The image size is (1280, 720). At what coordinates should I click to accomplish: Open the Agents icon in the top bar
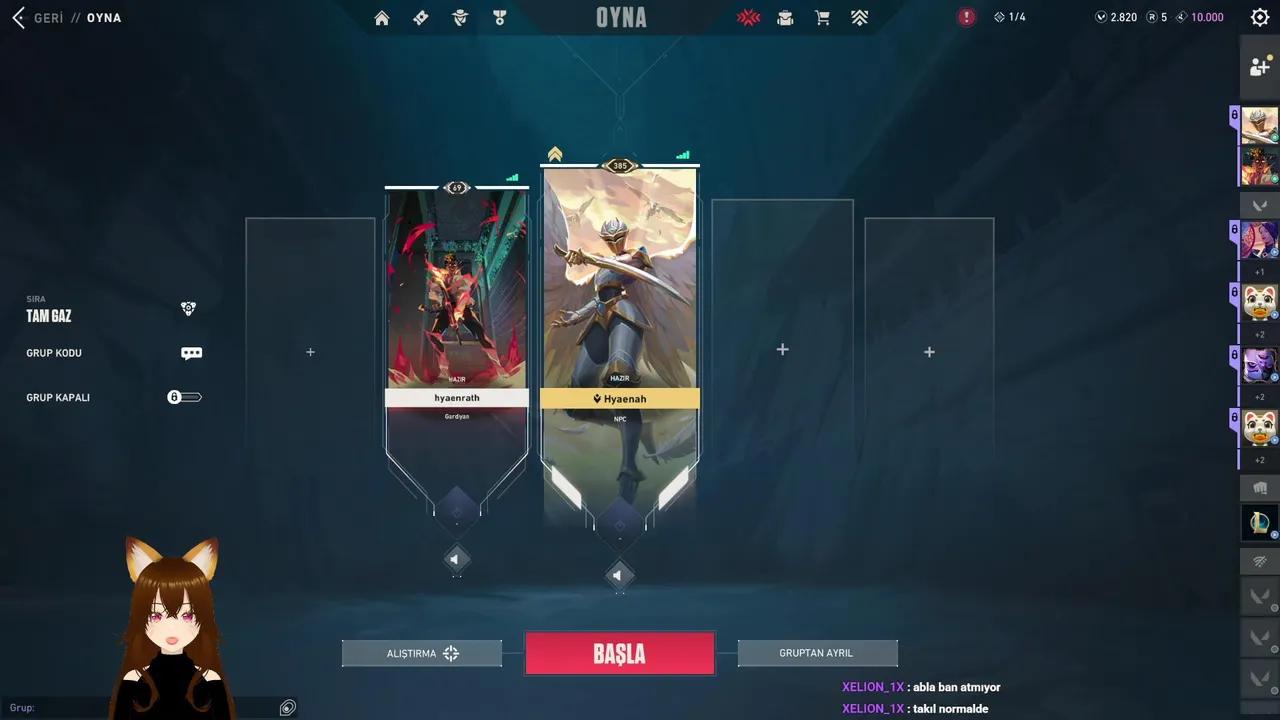tap(459, 17)
